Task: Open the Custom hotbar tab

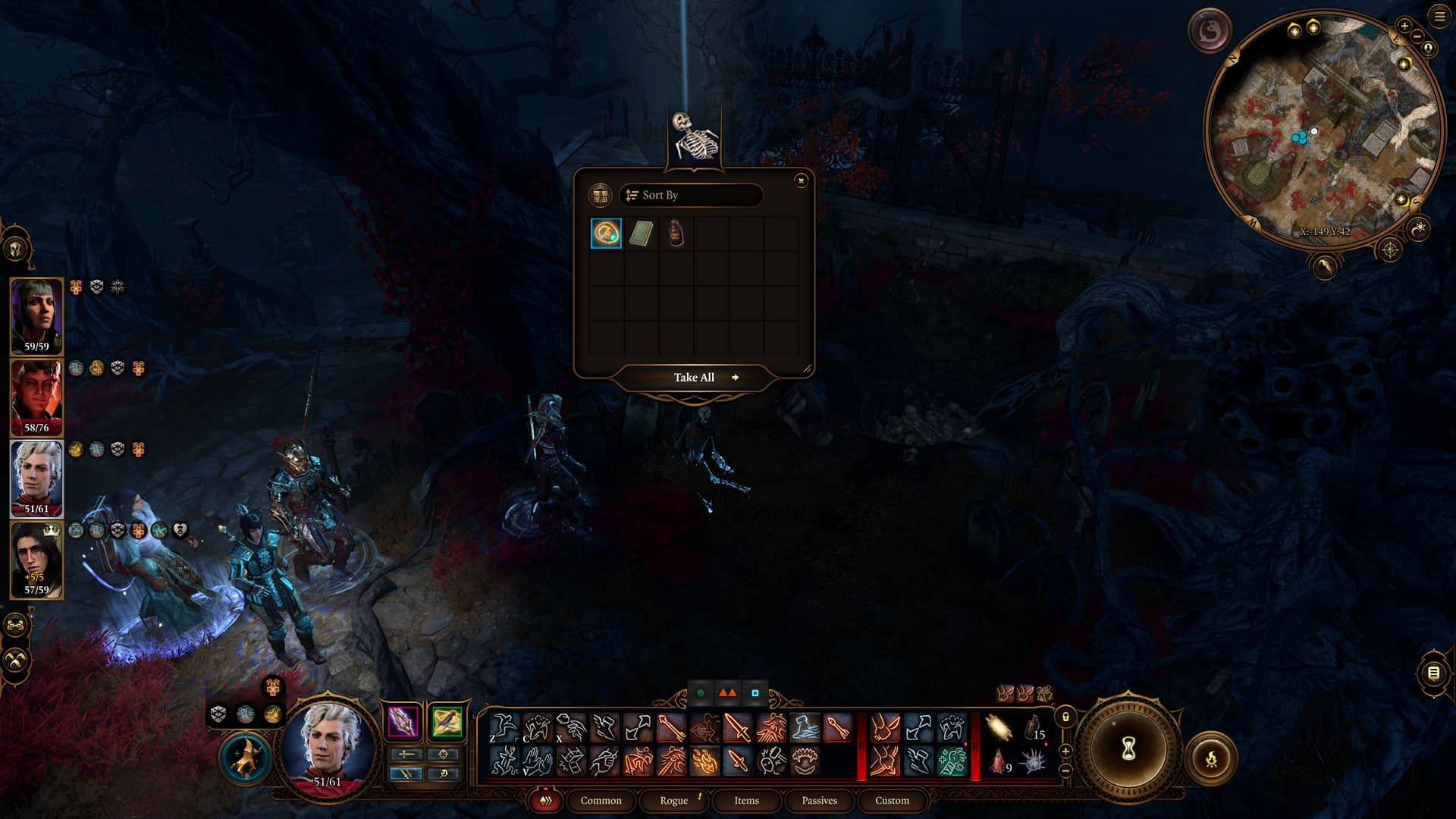Action: (x=892, y=801)
